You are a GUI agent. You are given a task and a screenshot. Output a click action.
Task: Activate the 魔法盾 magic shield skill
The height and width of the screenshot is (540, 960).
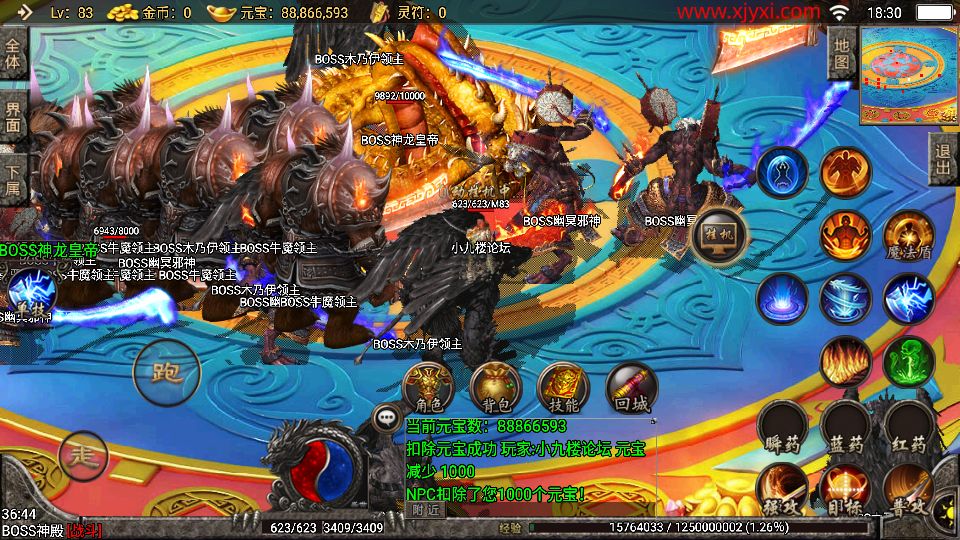coord(907,236)
